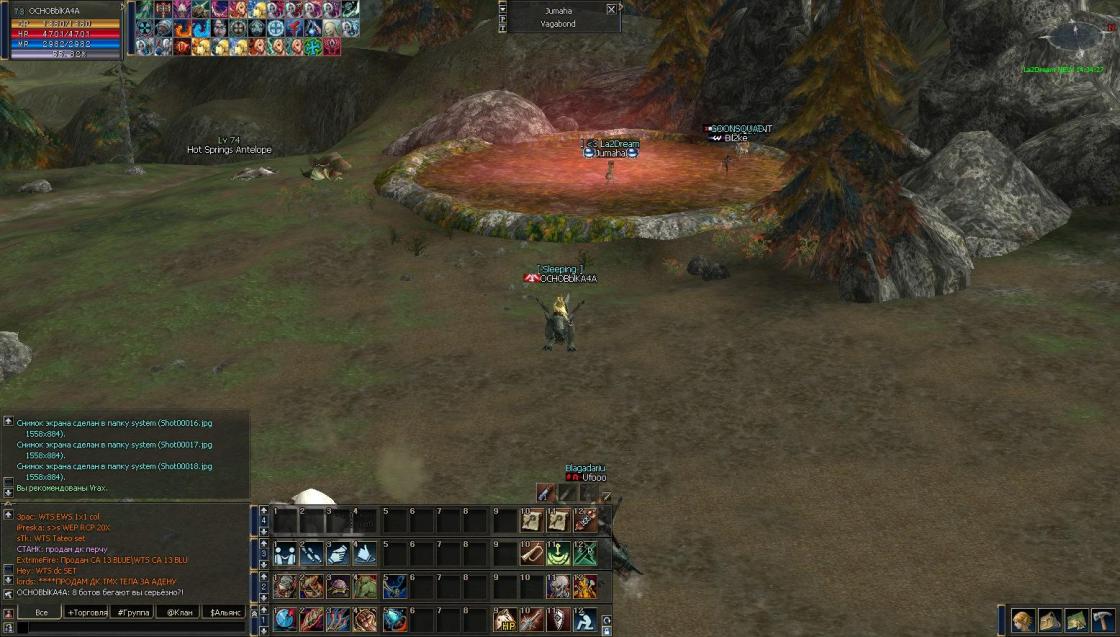The image size is (1120, 637).
Task: Use the HP horse icon hotbar slot
Action: pyautogui.click(x=505, y=619)
